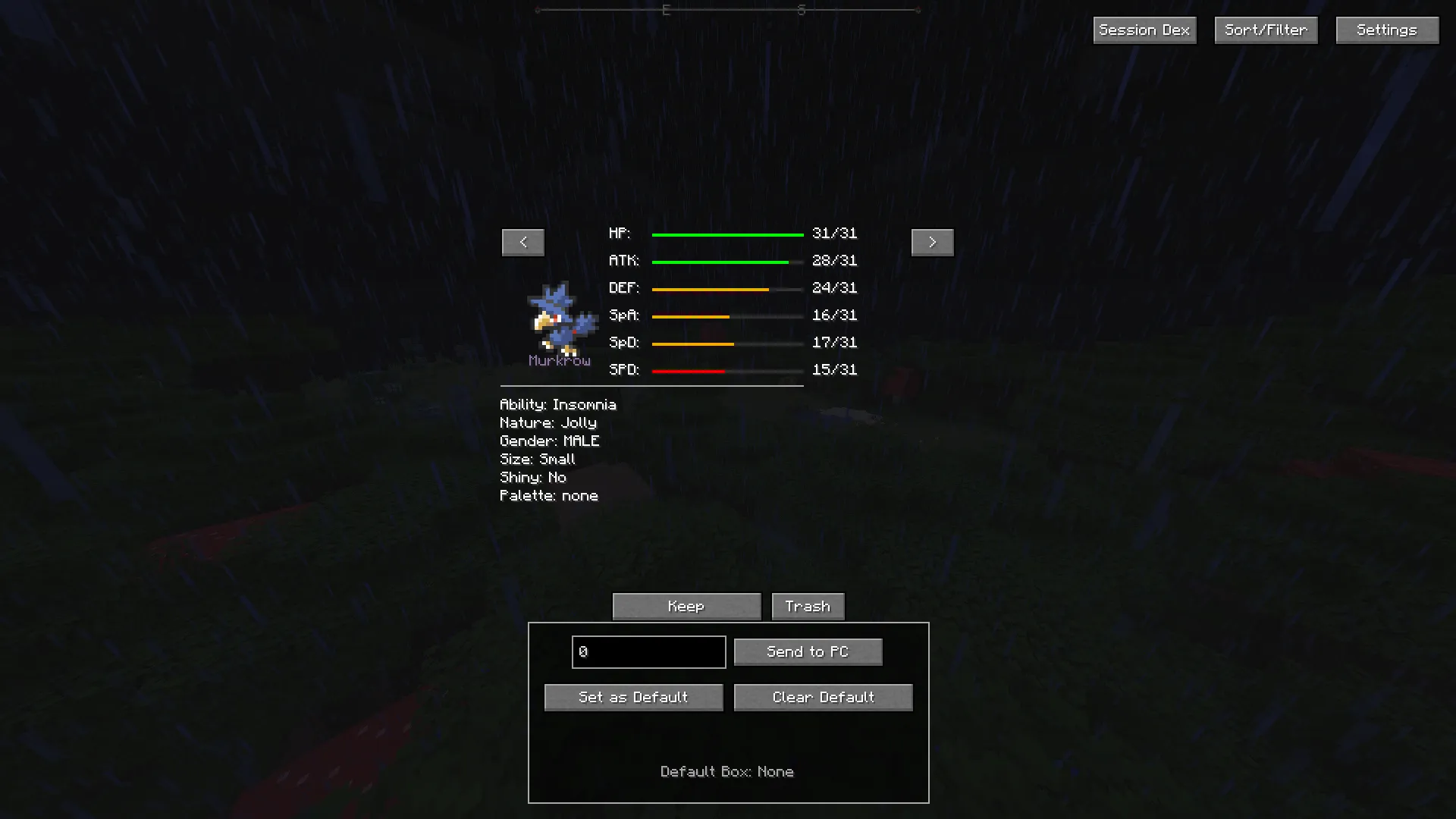Click Clear Default

click(823, 697)
